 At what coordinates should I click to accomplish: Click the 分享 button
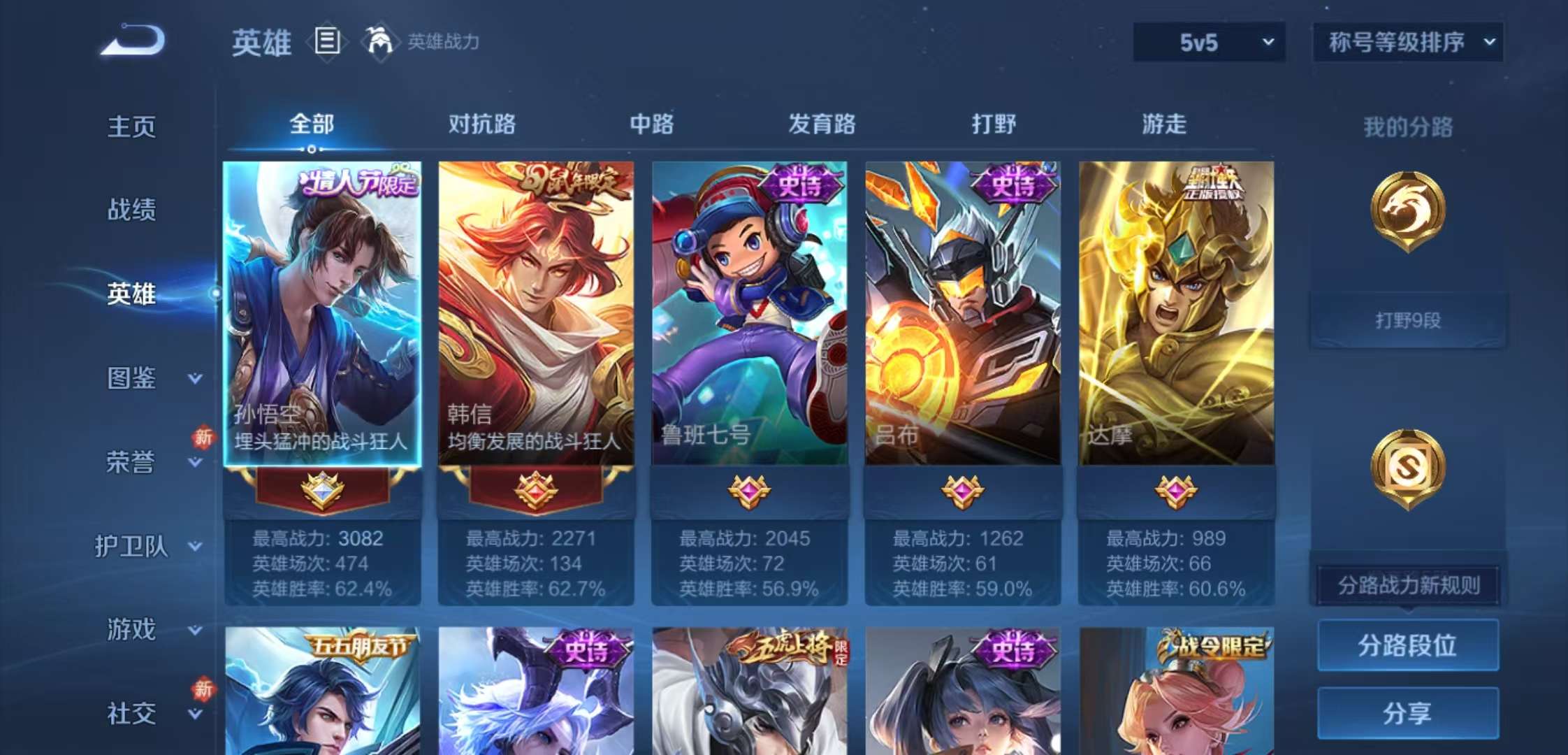[x=1407, y=713]
